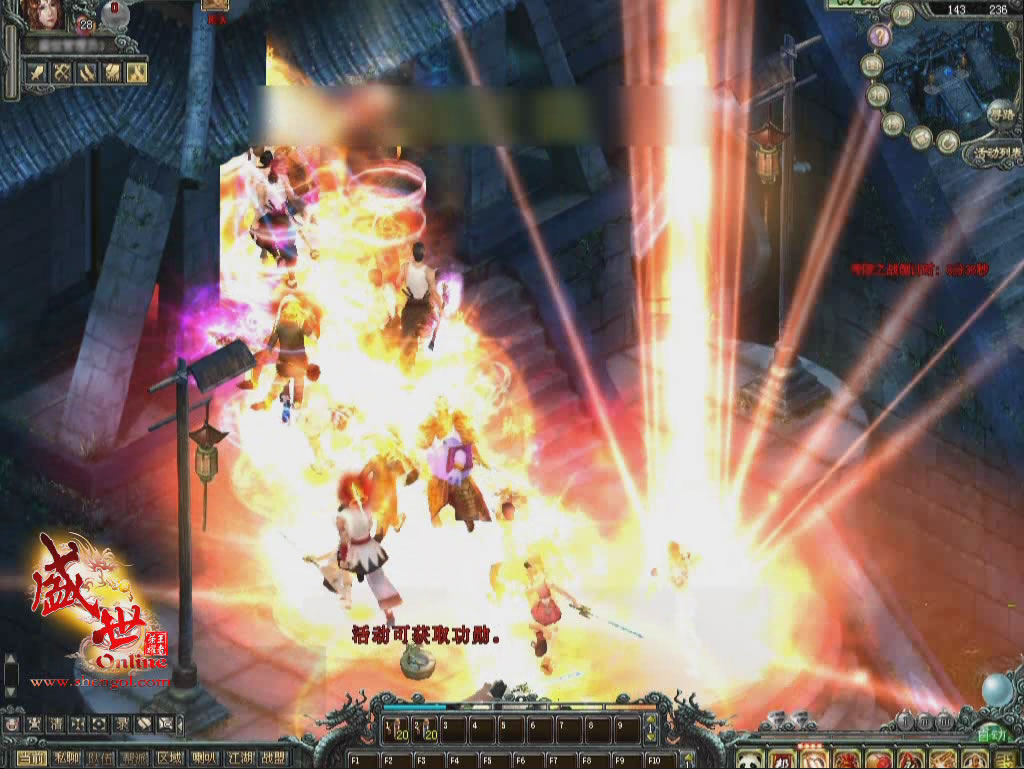Click the purple question mark help button
Image resolution: width=1024 pixels, height=769 pixels.
[879, 37]
